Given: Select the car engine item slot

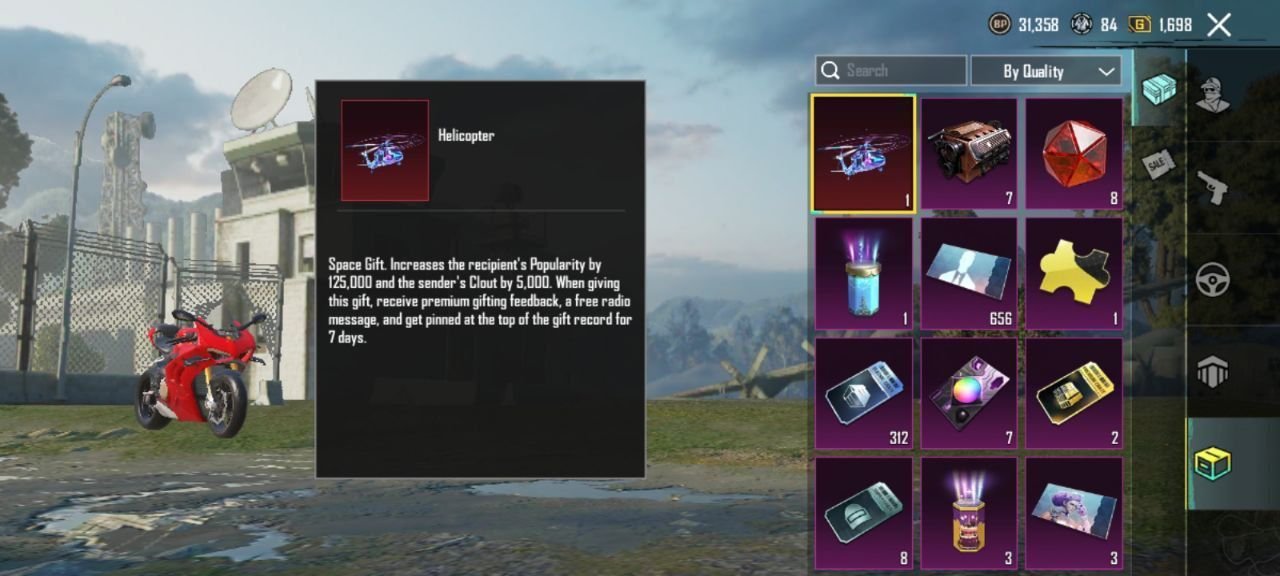Looking at the screenshot, I should click(968, 154).
